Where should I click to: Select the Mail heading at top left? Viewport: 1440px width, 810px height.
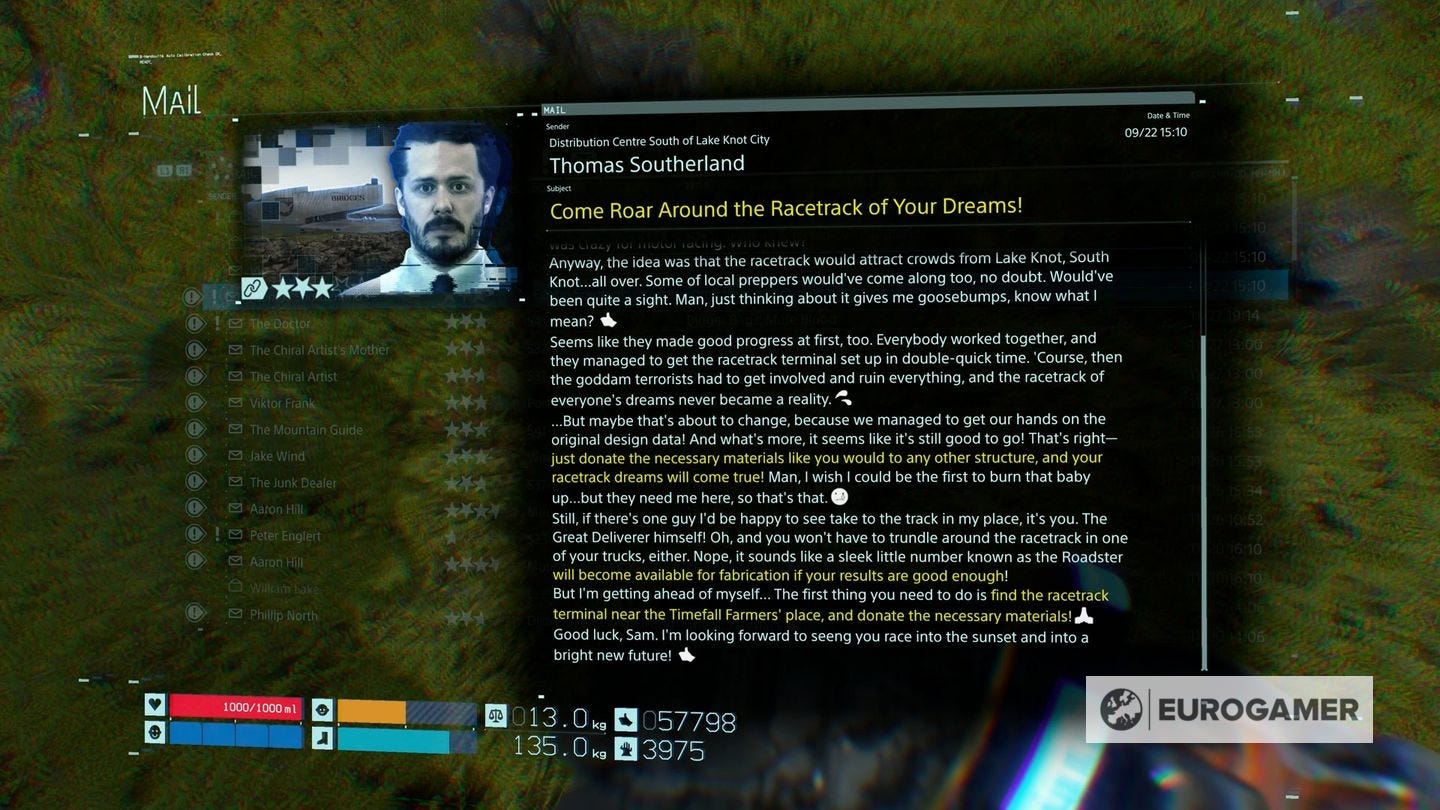pyautogui.click(x=172, y=100)
